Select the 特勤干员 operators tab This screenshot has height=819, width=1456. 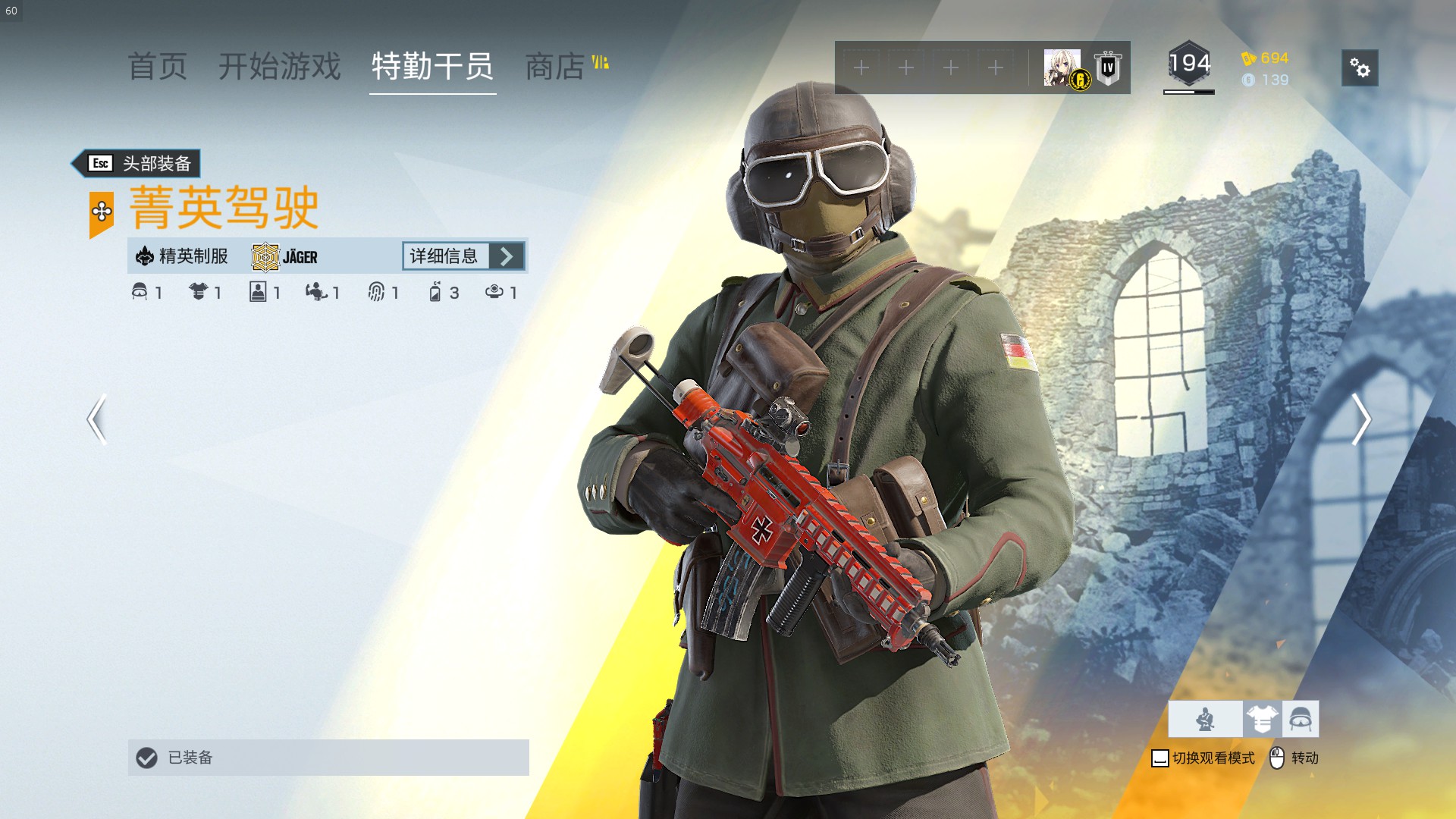(432, 67)
